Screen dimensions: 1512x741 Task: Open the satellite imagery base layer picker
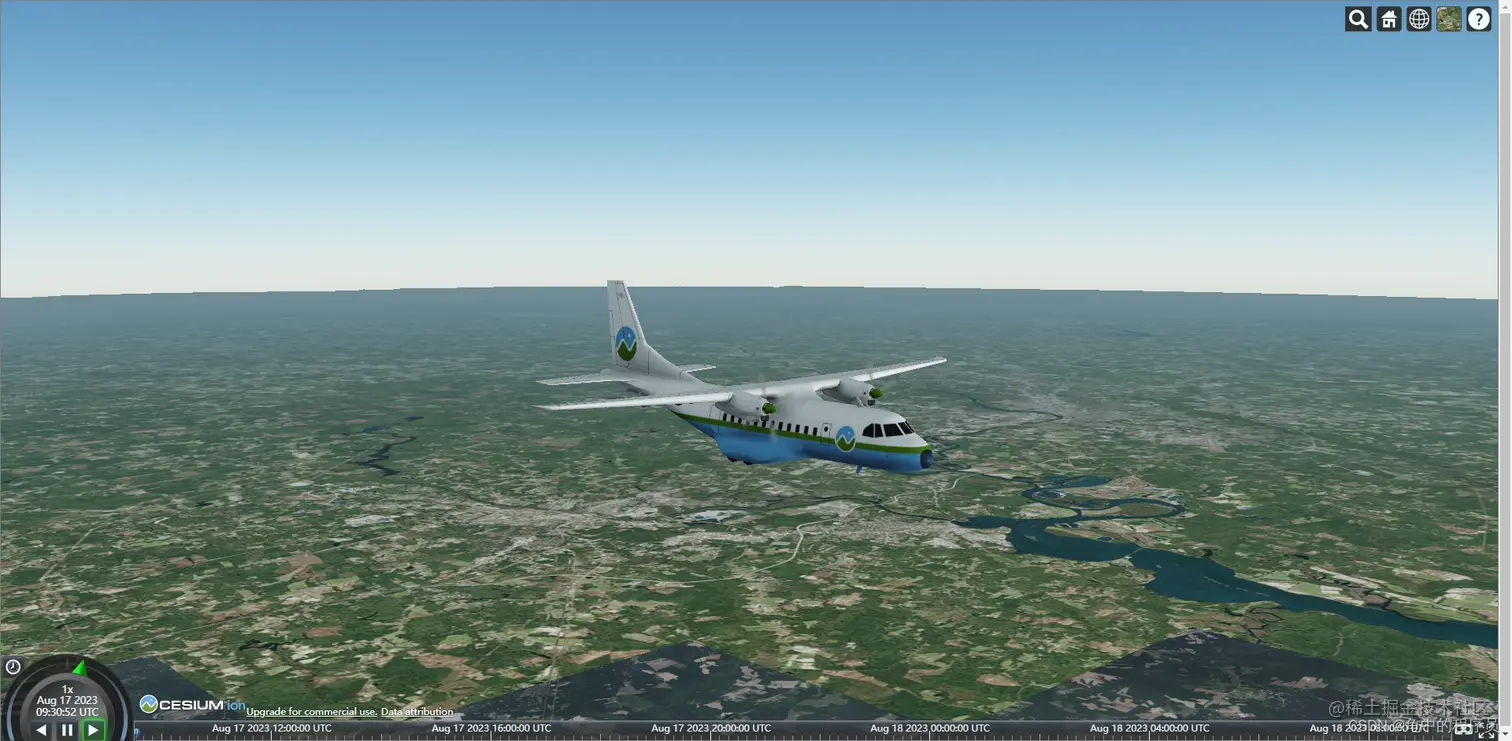(1449, 19)
